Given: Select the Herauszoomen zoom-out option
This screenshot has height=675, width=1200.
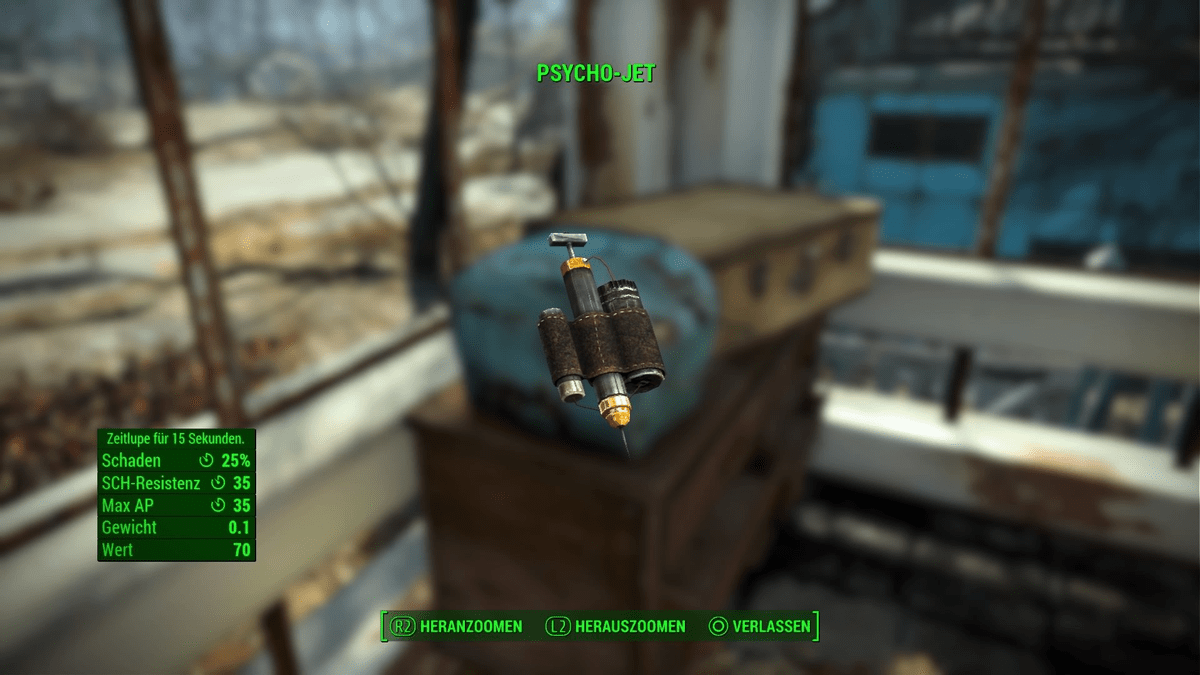Looking at the screenshot, I should [x=616, y=627].
